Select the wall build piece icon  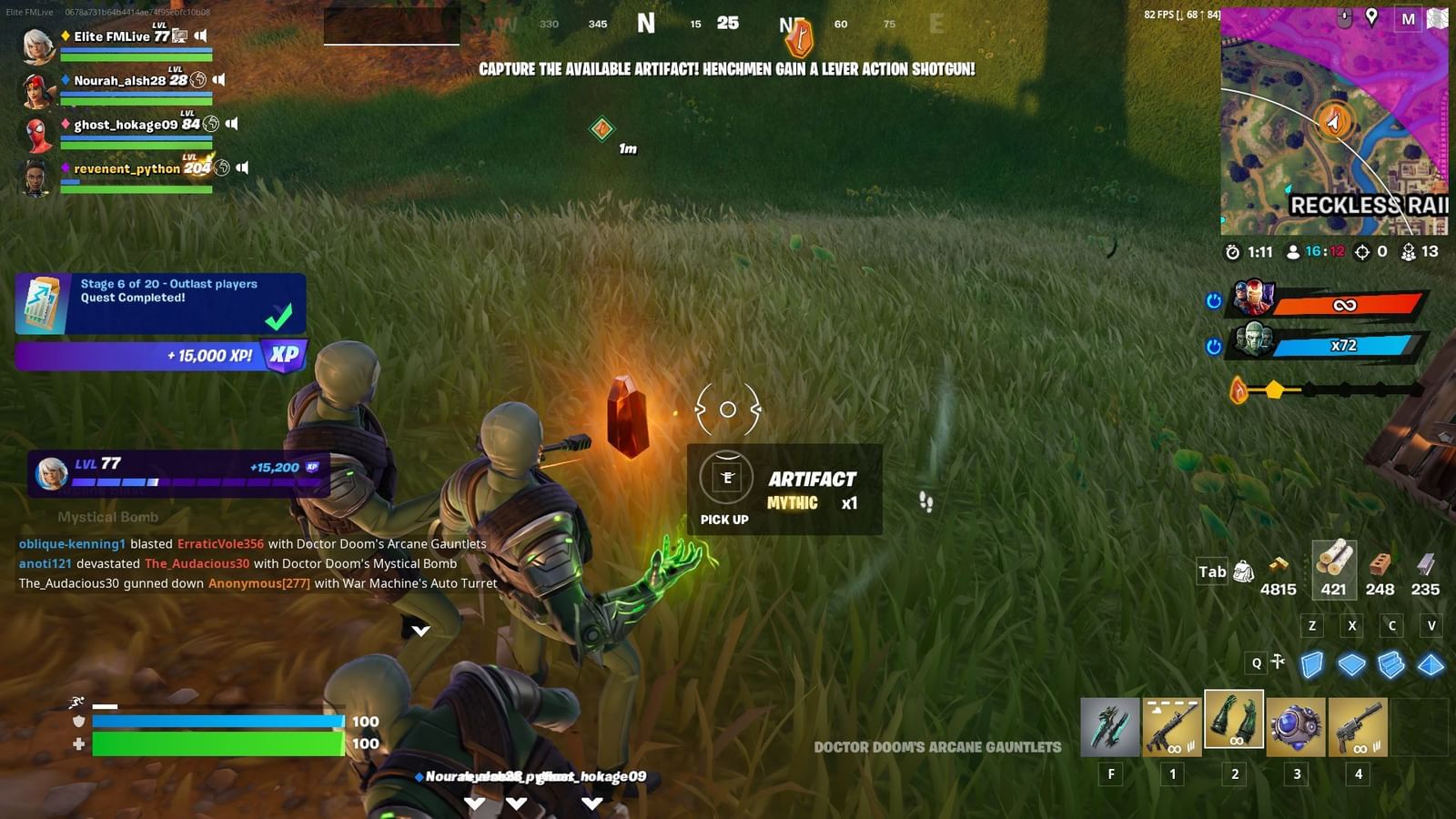coord(1310,664)
